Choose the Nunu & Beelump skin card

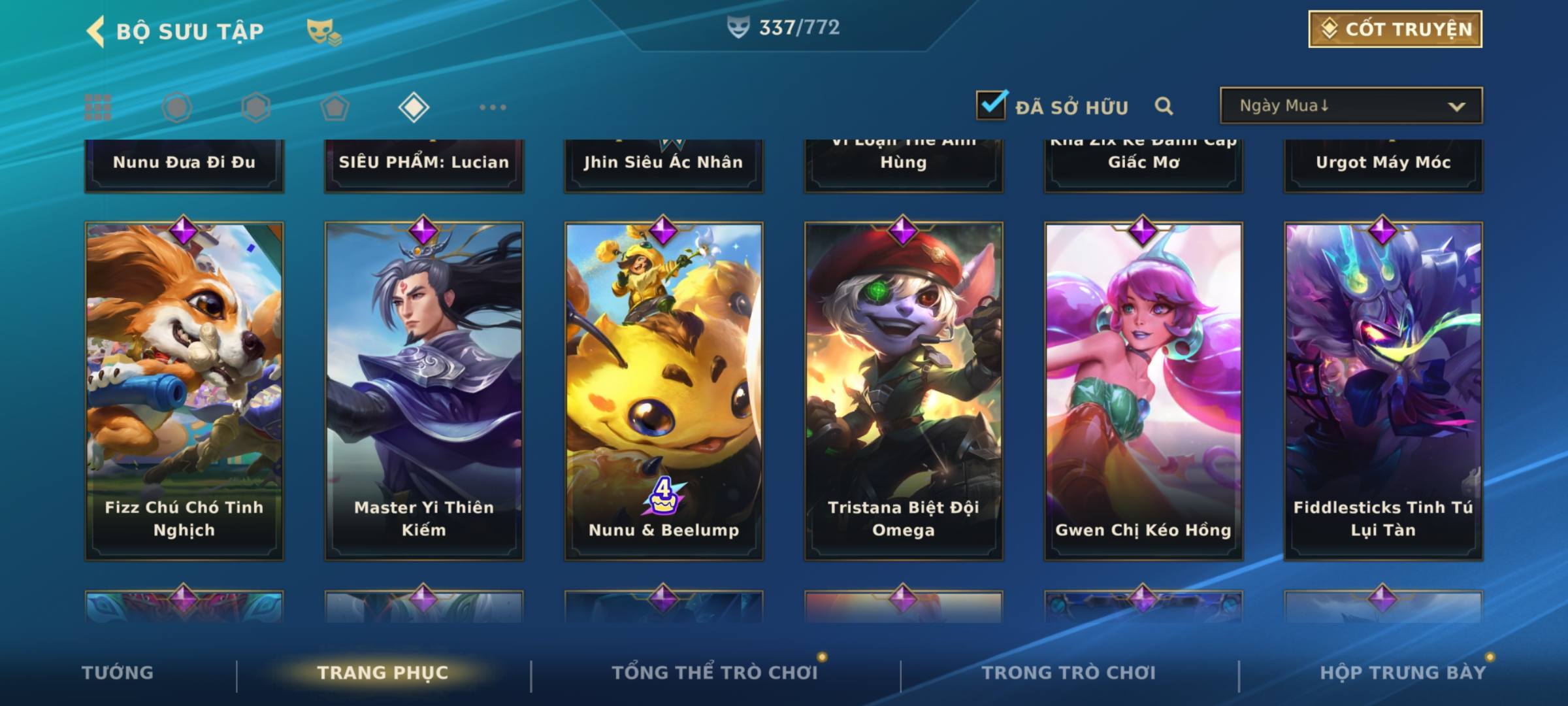tap(664, 391)
